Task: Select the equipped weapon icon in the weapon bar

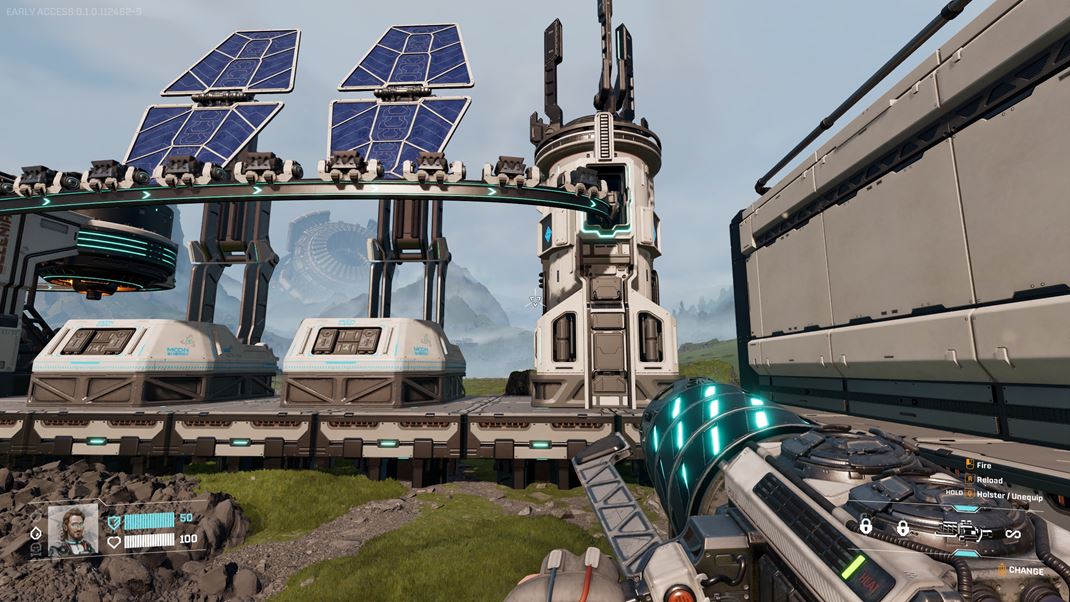Action: (x=966, y=532)
